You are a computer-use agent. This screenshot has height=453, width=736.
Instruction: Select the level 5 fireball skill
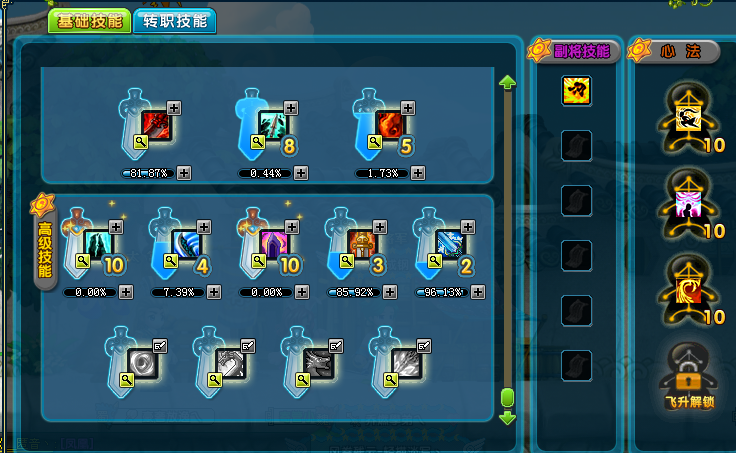pos(389,125)
